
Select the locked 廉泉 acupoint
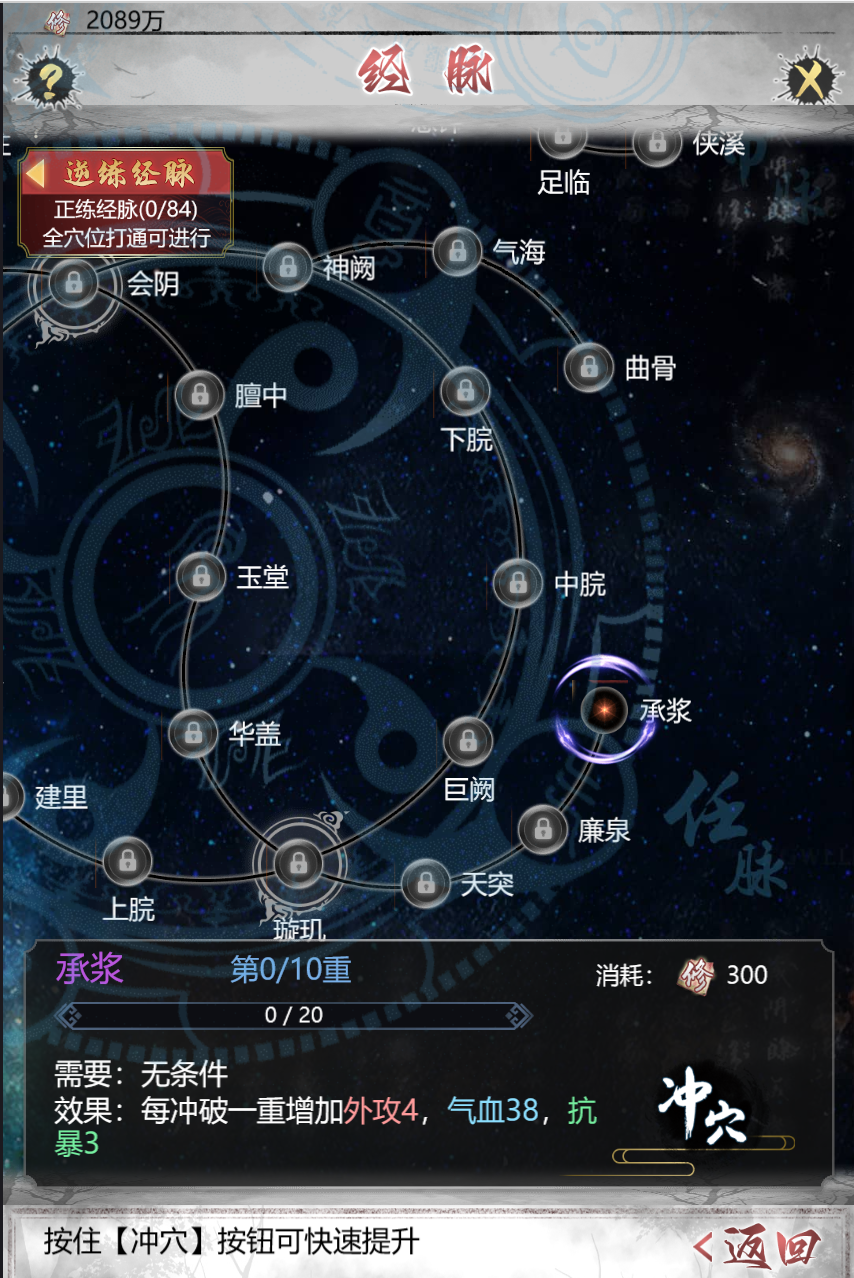[x=543, y=829]
